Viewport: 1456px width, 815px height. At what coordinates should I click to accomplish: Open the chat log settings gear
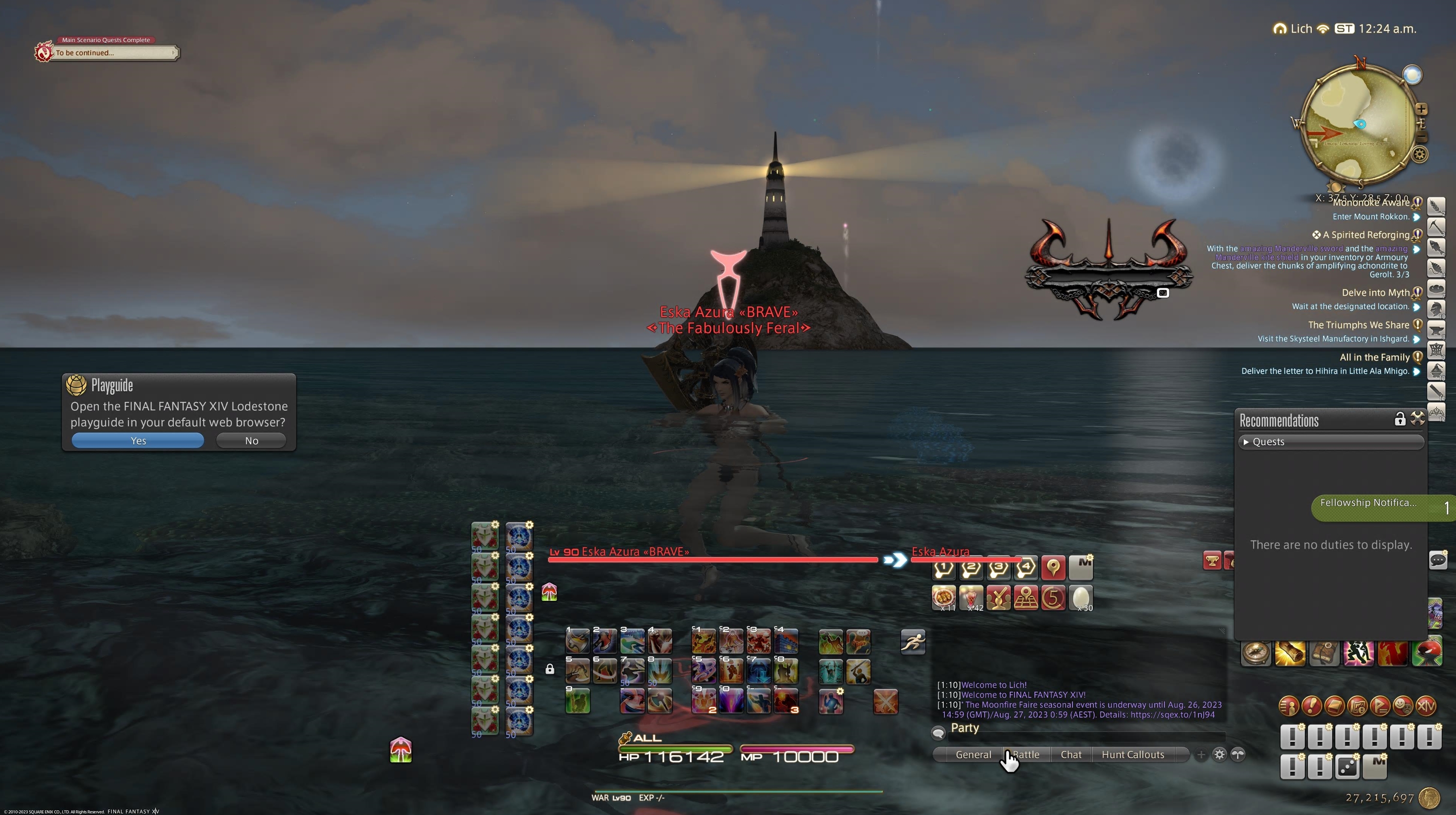click(1219, 755)
